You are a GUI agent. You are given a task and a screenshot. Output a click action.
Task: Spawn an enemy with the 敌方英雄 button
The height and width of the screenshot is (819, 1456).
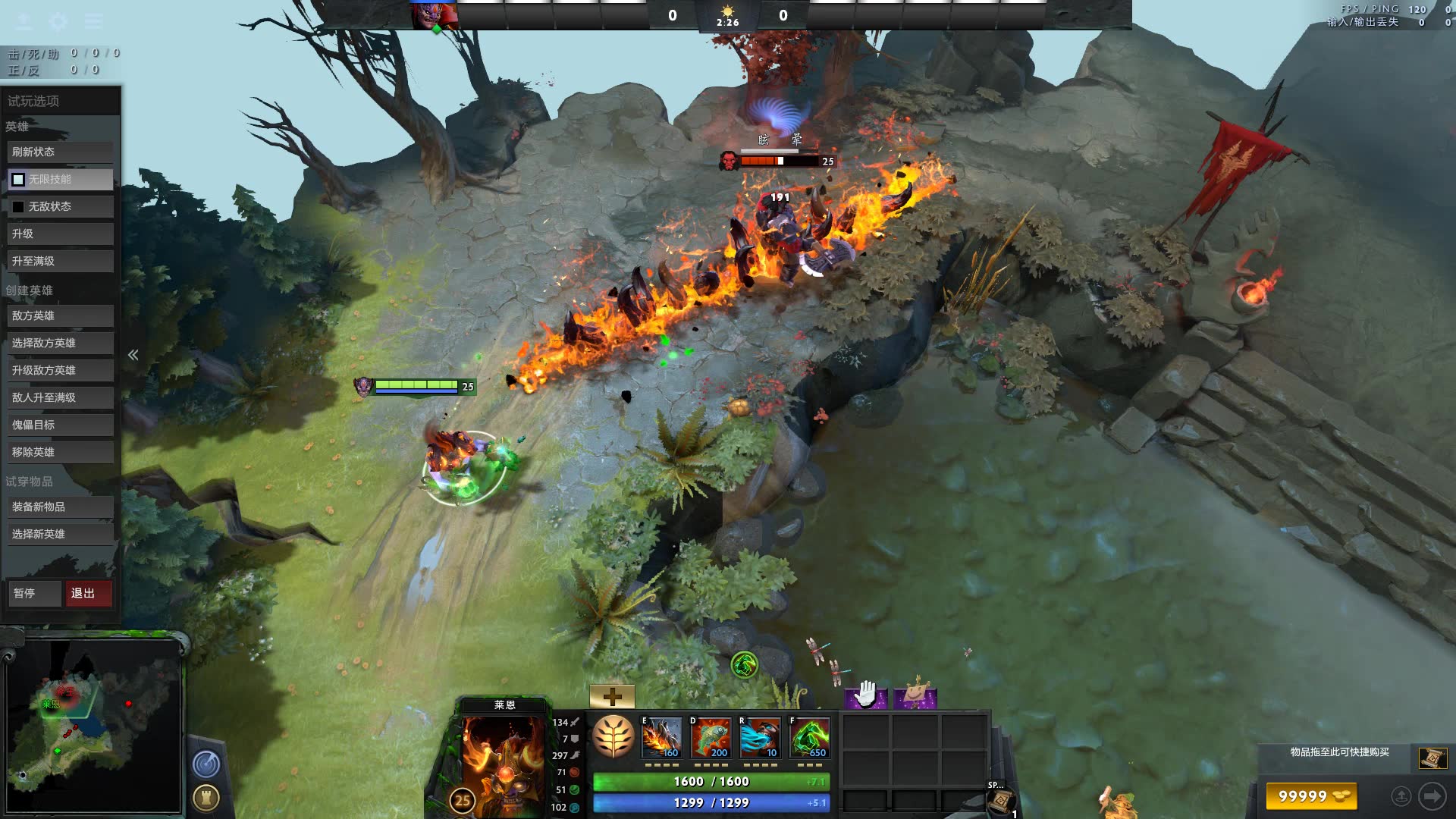click(x=61, y=315)
